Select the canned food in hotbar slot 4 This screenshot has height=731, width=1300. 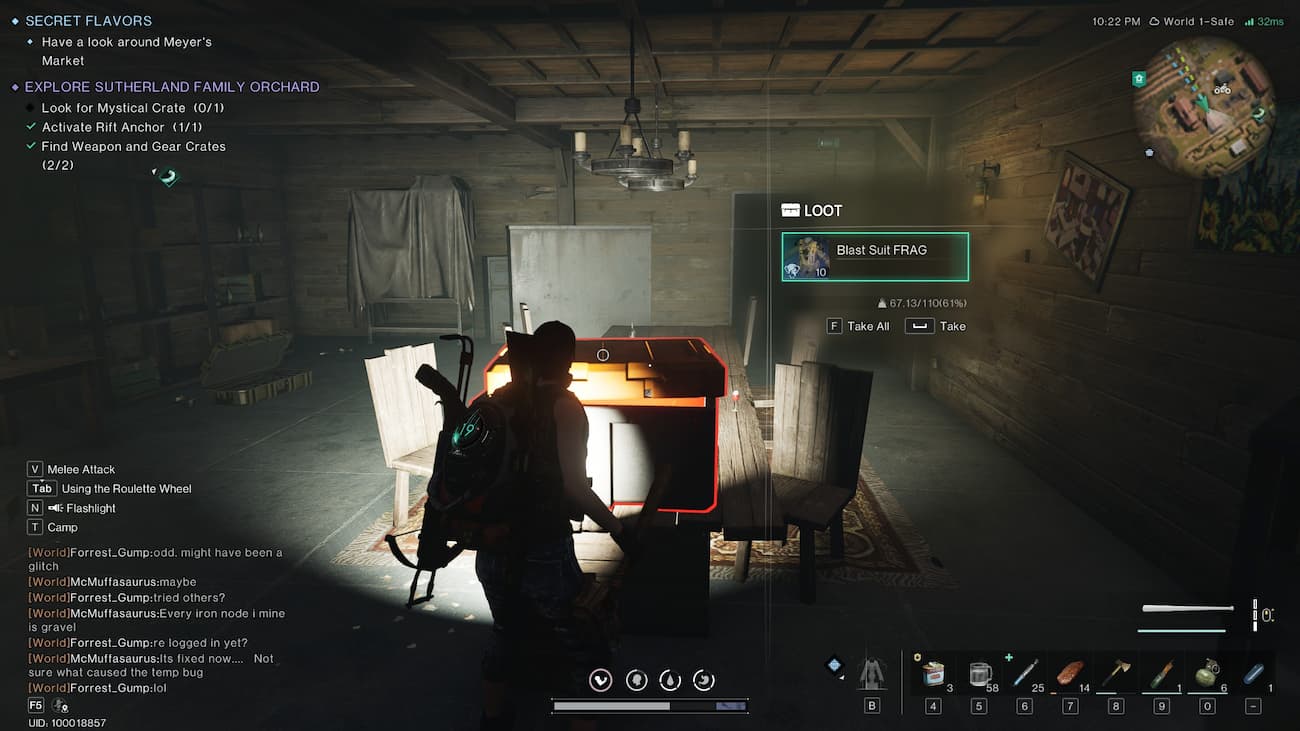tap(932, 673)
